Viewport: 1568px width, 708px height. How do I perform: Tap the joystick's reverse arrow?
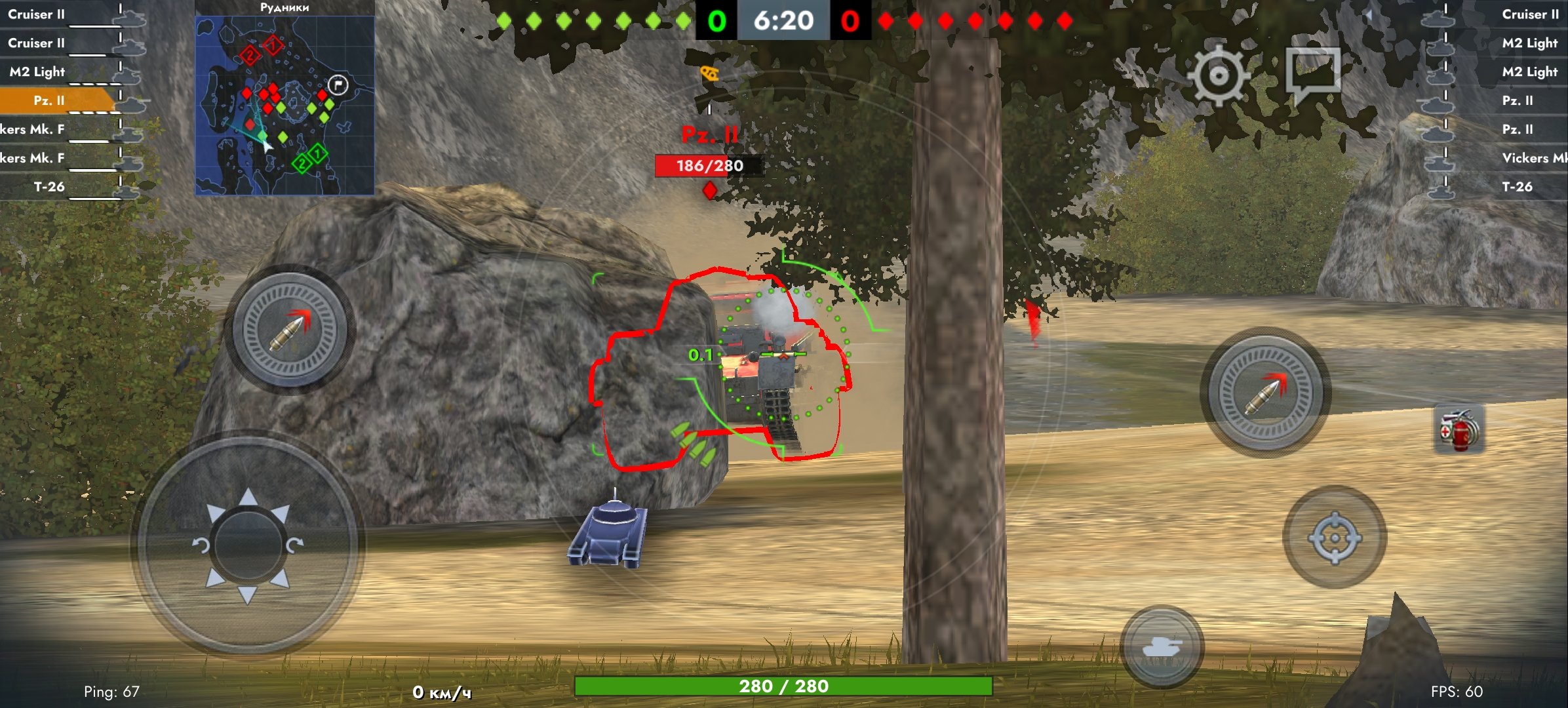[x=247, y=594]
